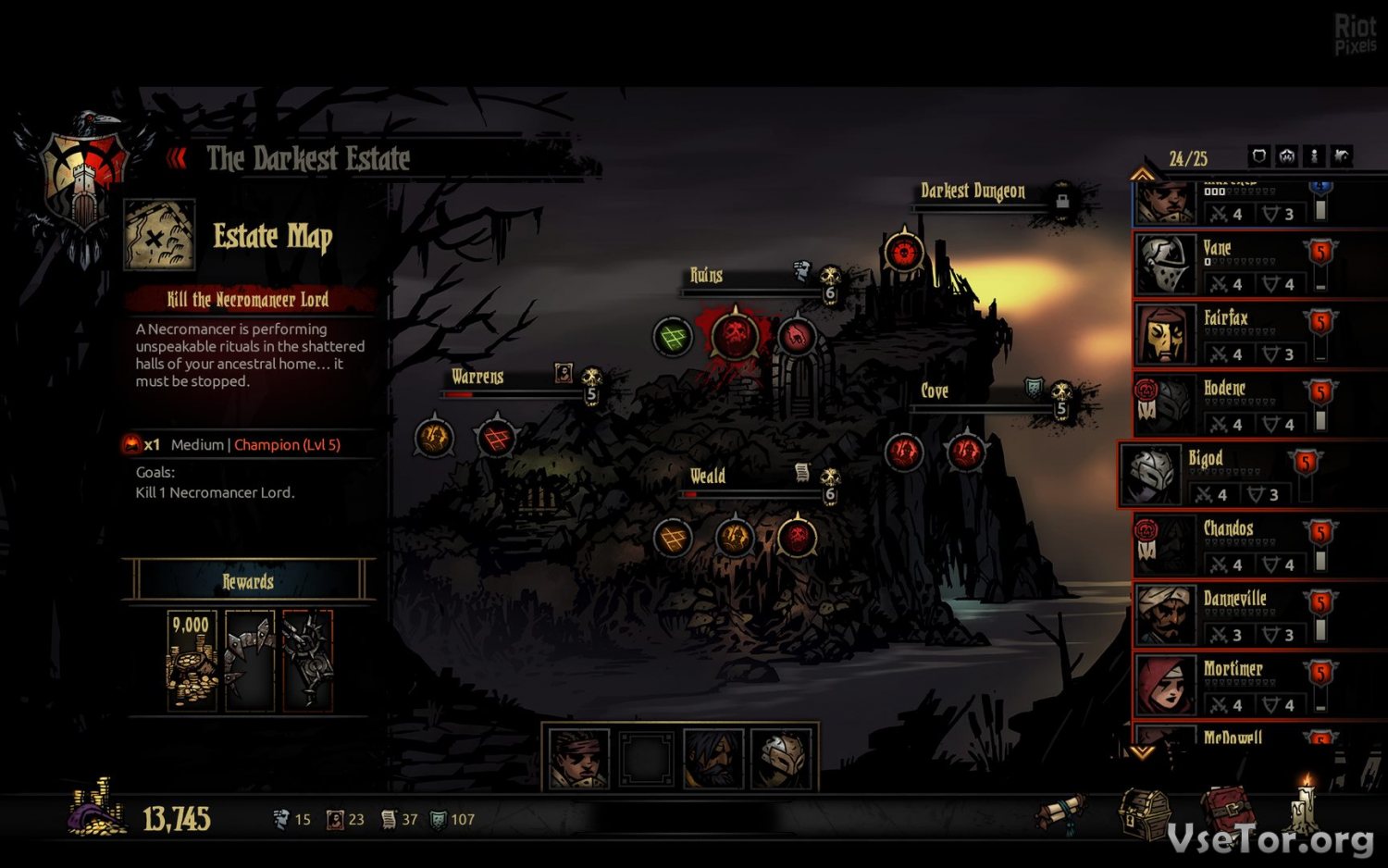Pick the orange grid mission in Weald
The height and width of the screenshot is (868, 1388).
tap(673, 538)
